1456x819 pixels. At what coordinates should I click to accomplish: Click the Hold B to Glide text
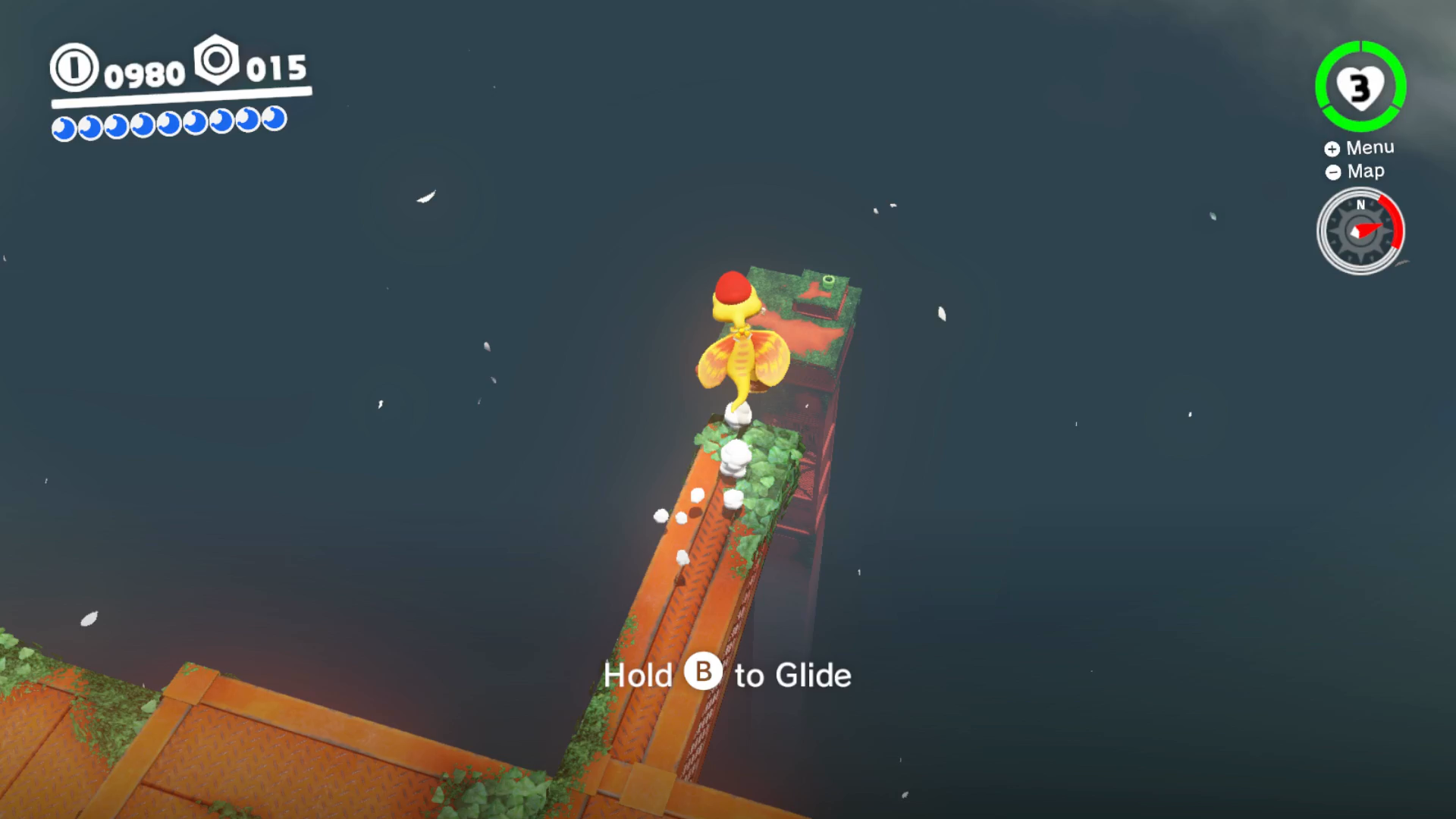coord(727,674)
